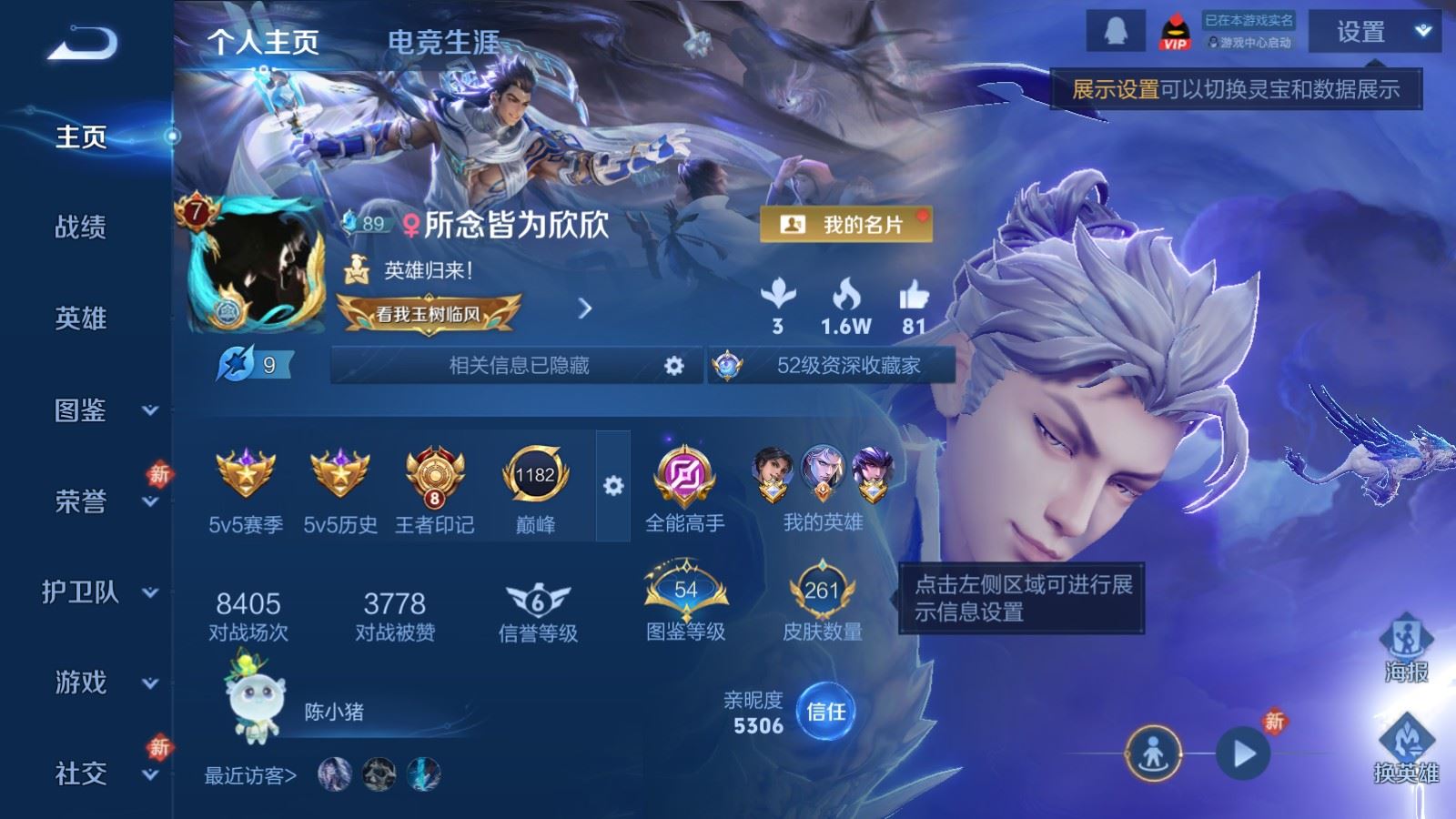Open 我的名片 card
Image resolution: width=1456 pixels, height=819 pixels.
[x=846, y=224]
